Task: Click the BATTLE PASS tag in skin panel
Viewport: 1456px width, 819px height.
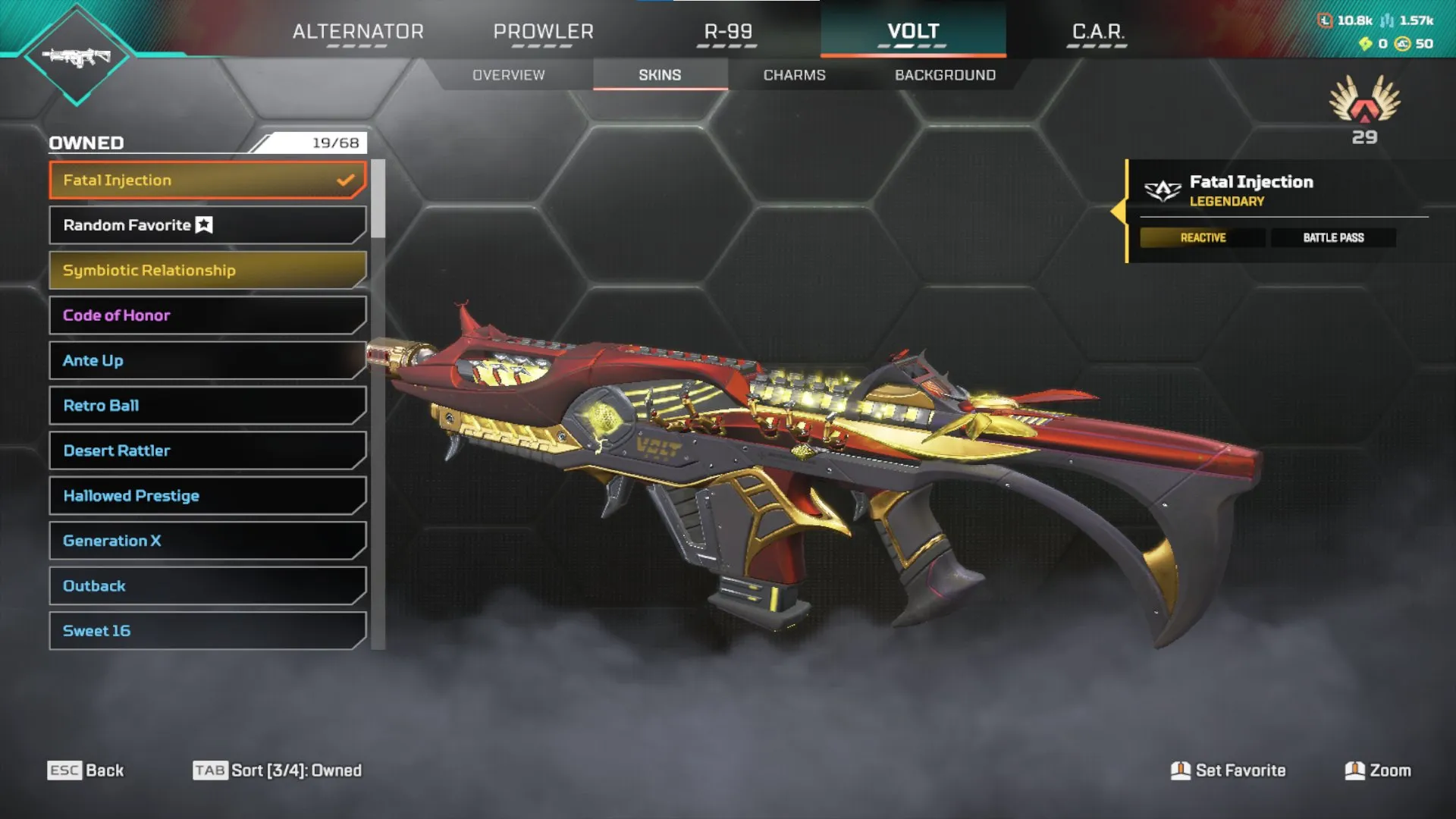Action: tap(1333, 237)
